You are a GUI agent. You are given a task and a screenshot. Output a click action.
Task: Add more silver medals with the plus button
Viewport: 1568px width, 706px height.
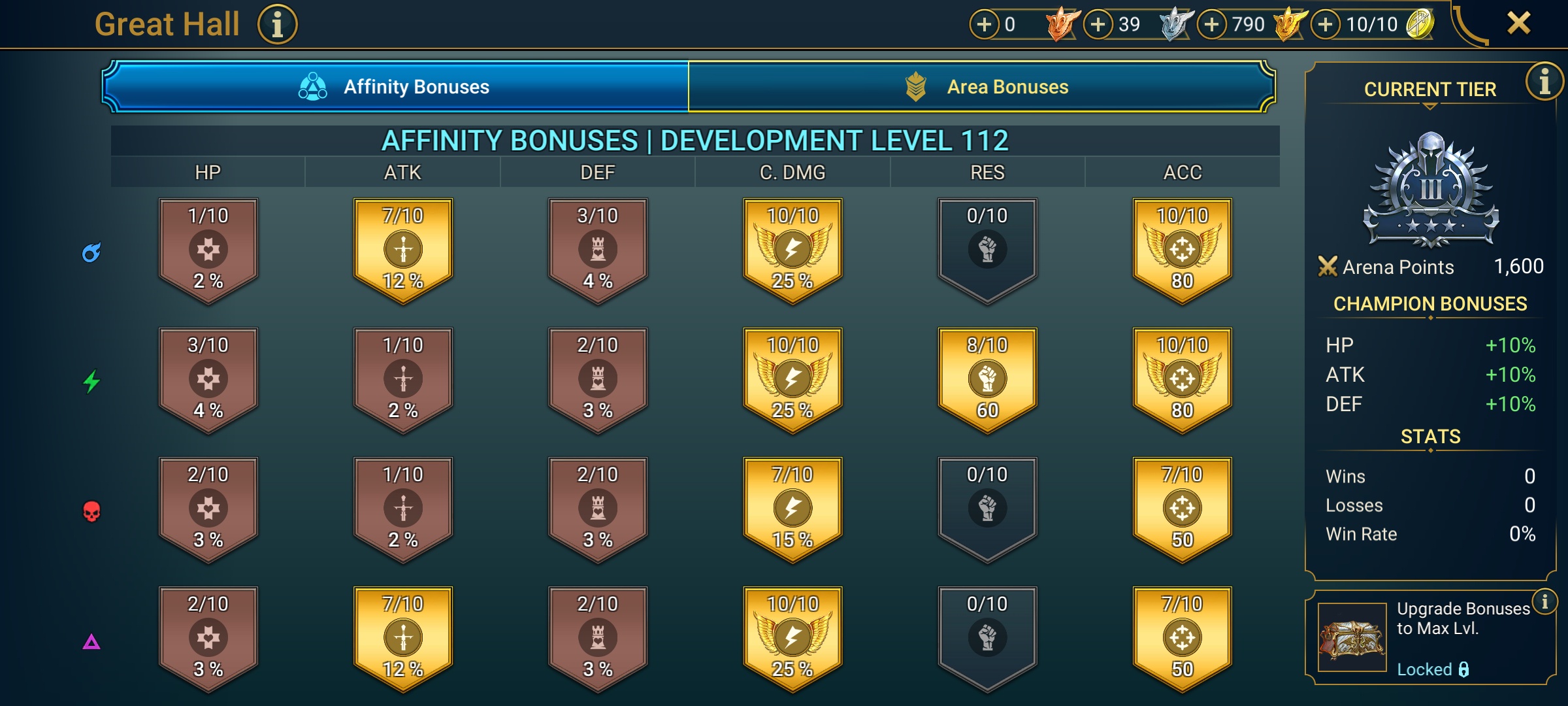(1098, 25)
